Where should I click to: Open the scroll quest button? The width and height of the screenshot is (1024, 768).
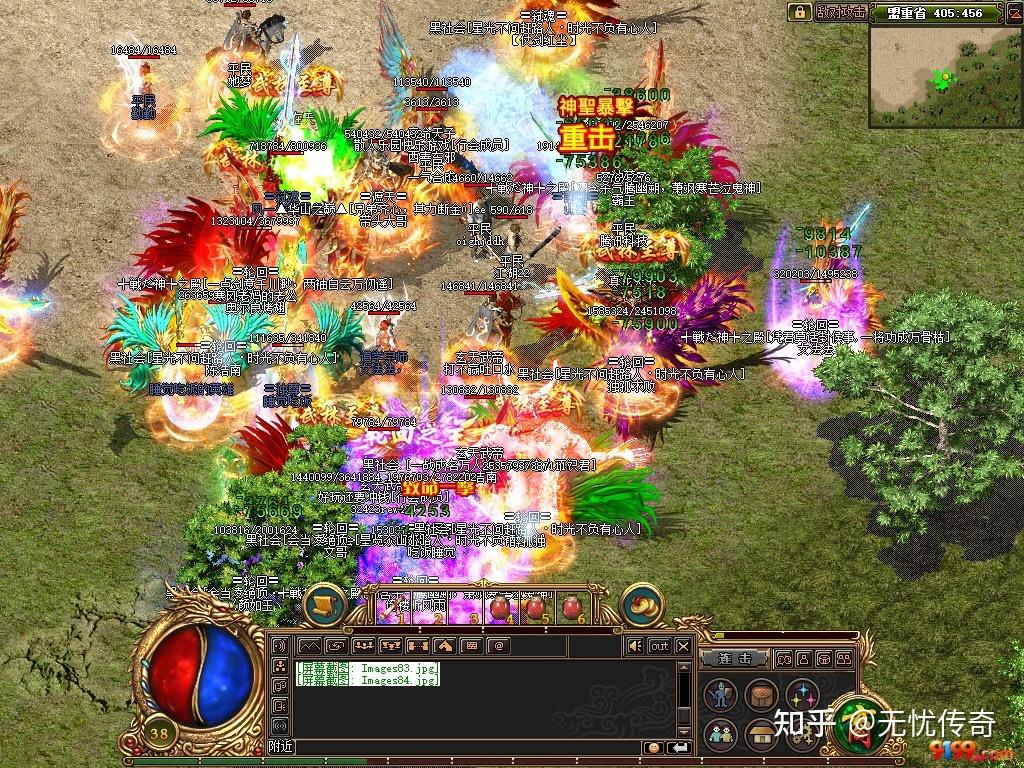321,602
